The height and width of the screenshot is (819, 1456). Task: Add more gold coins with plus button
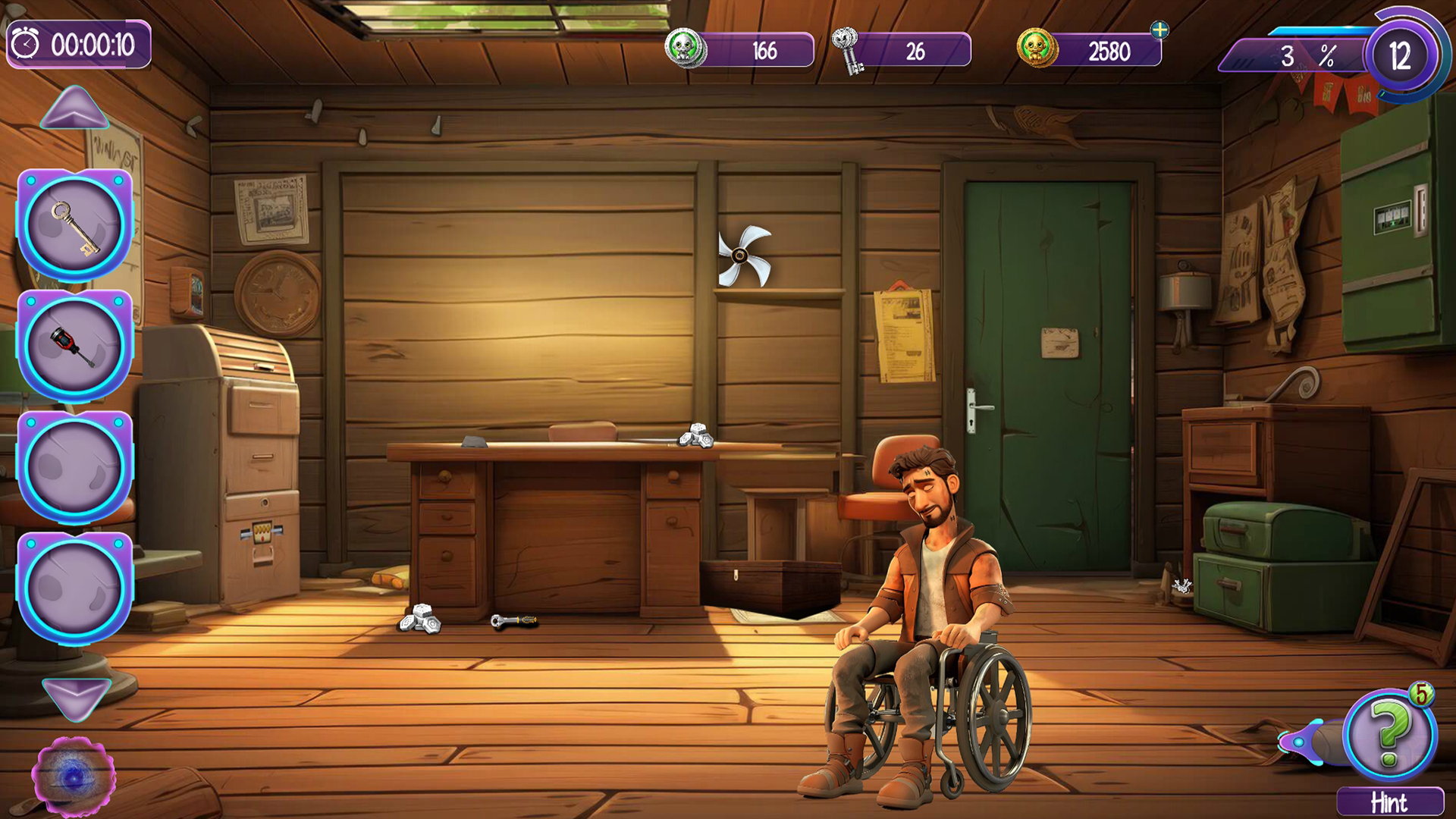point(1159,30)
